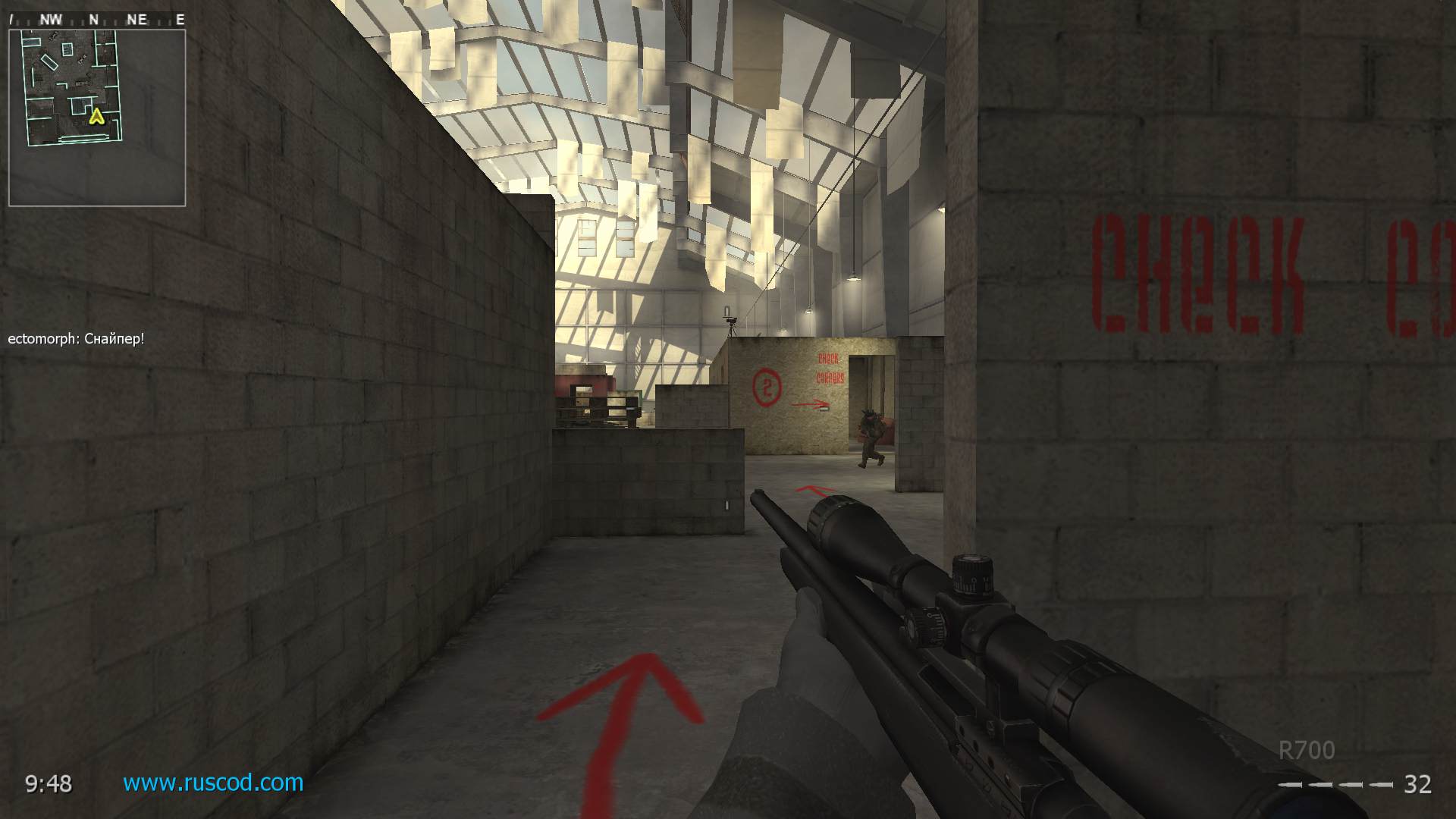Select NE on the compass heading bar

tap(136, 19)
